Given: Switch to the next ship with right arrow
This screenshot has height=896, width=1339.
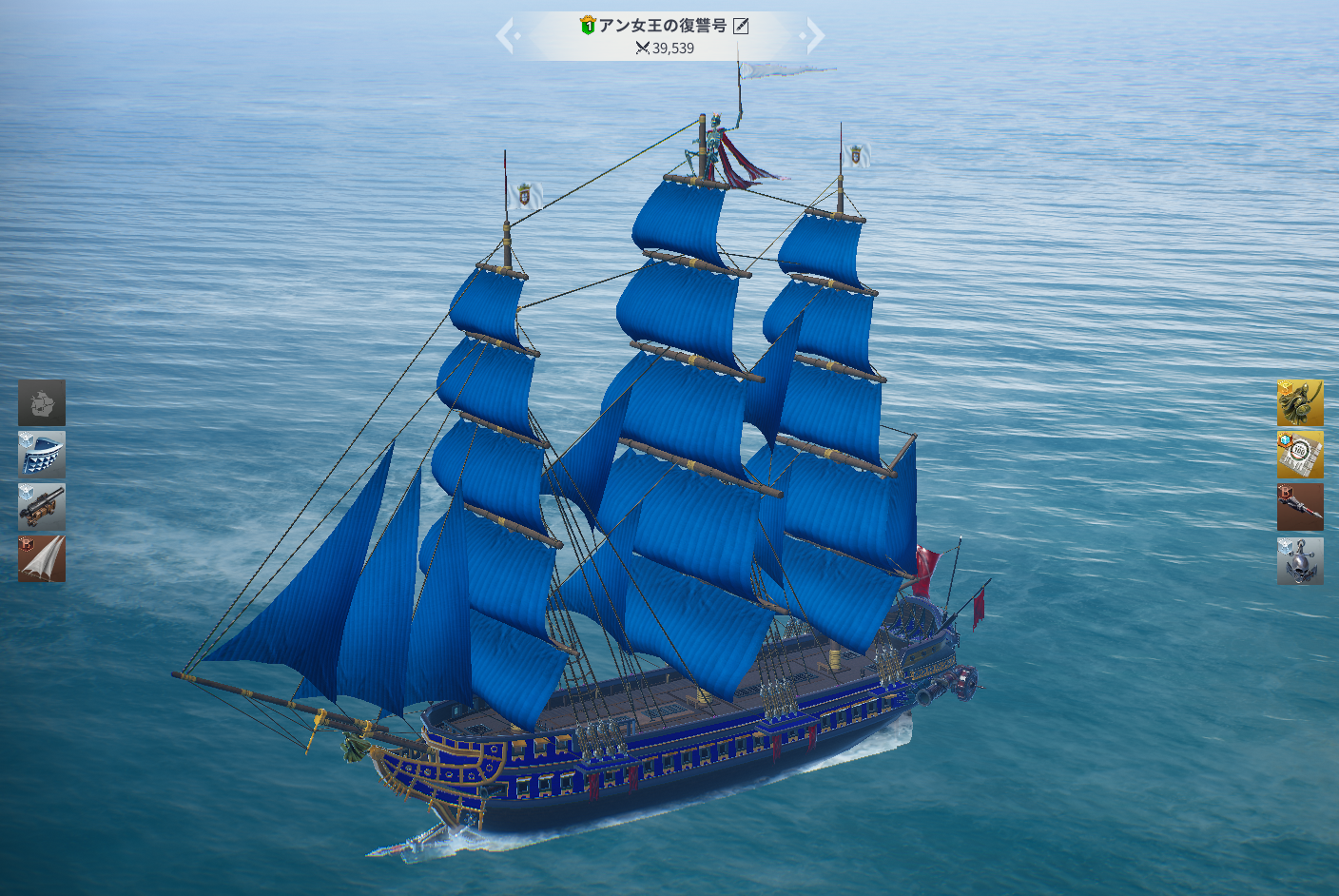Looking at the screenshot, I should [x=813, y=37].
